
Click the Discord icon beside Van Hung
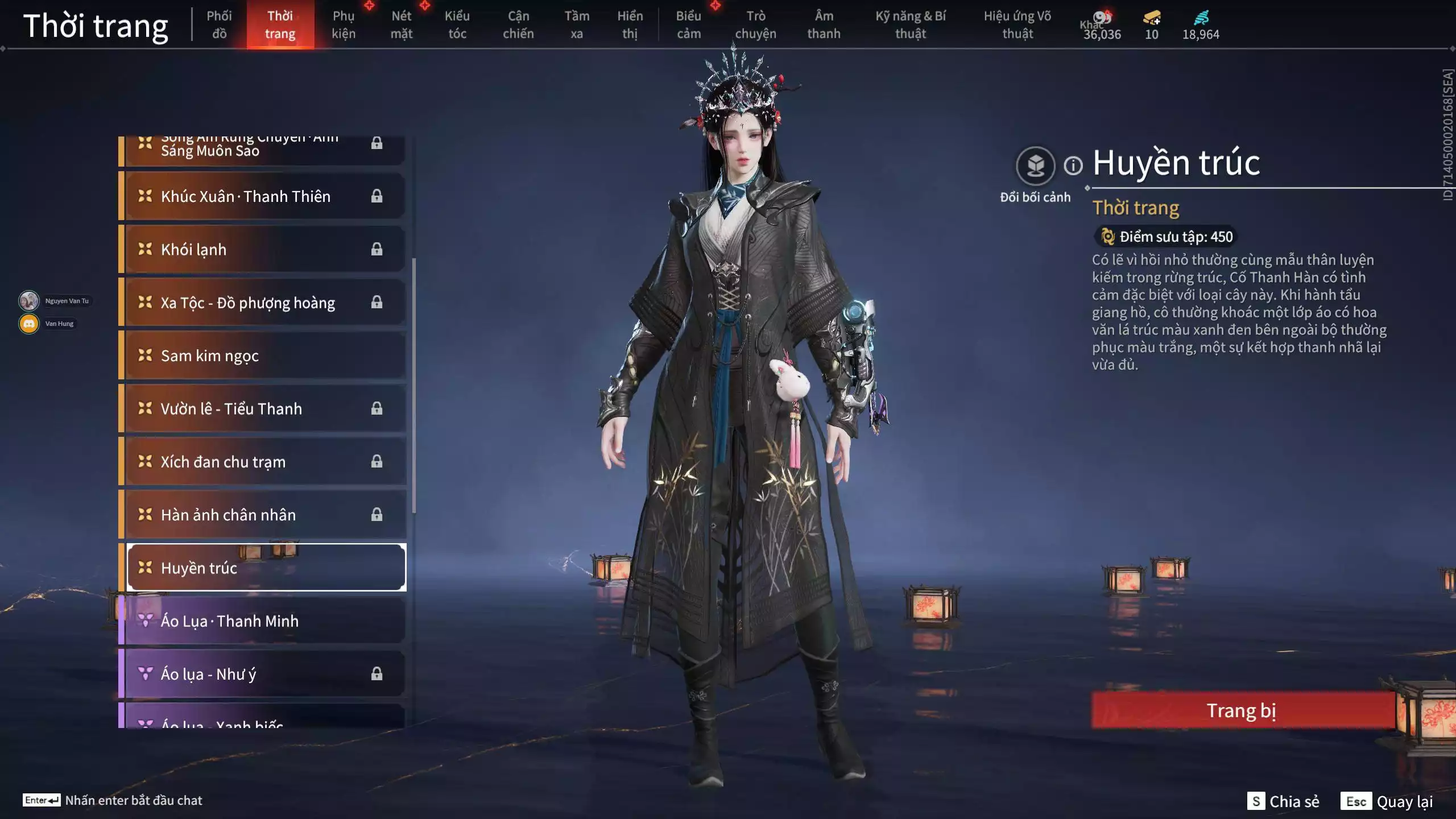(x=28, y=323)
